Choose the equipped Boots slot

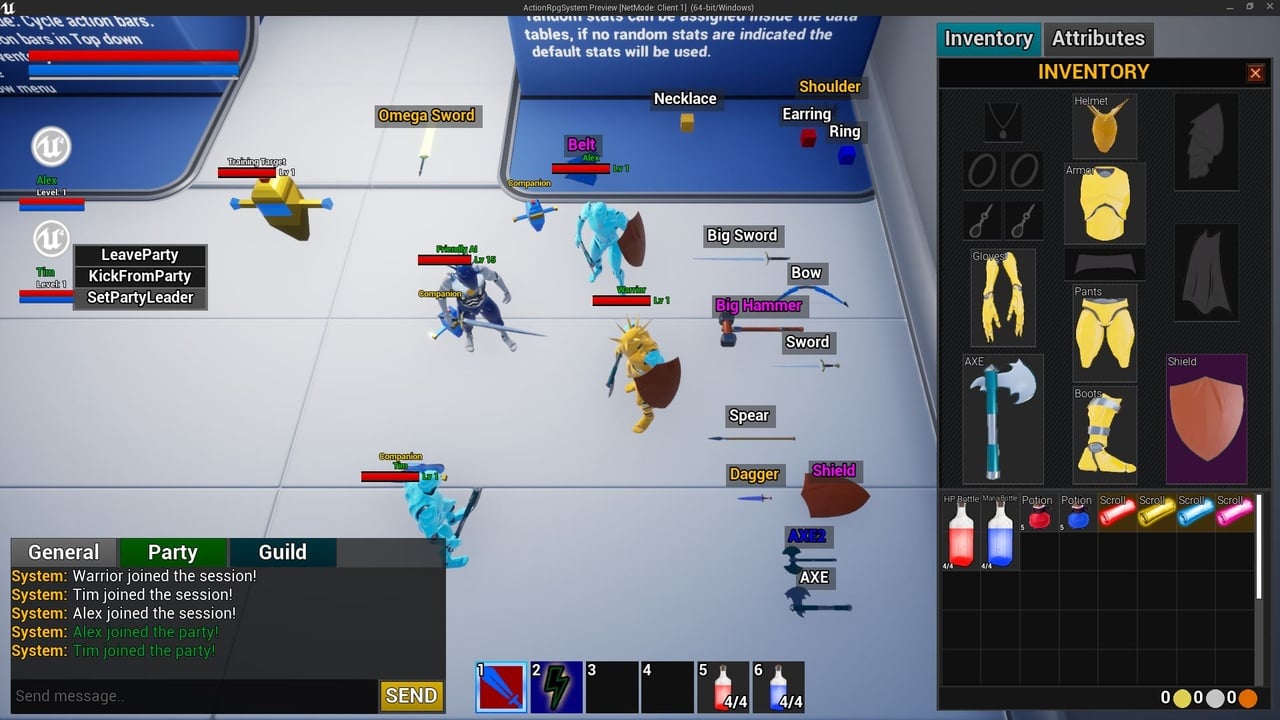tap(1104, 435)
